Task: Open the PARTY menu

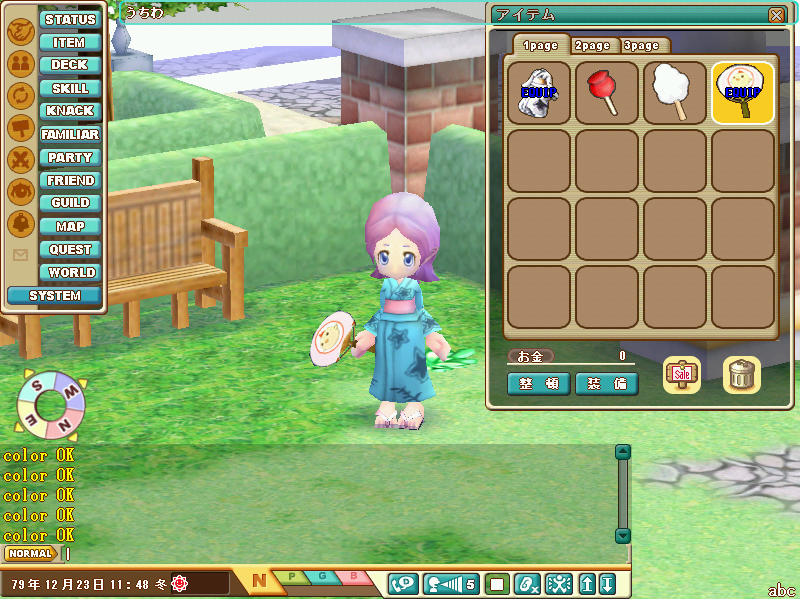Action: point(70,157)
